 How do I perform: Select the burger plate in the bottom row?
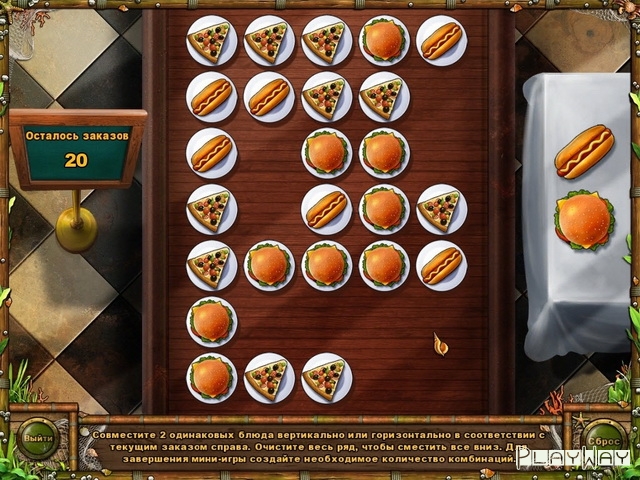tap(211, 377)
